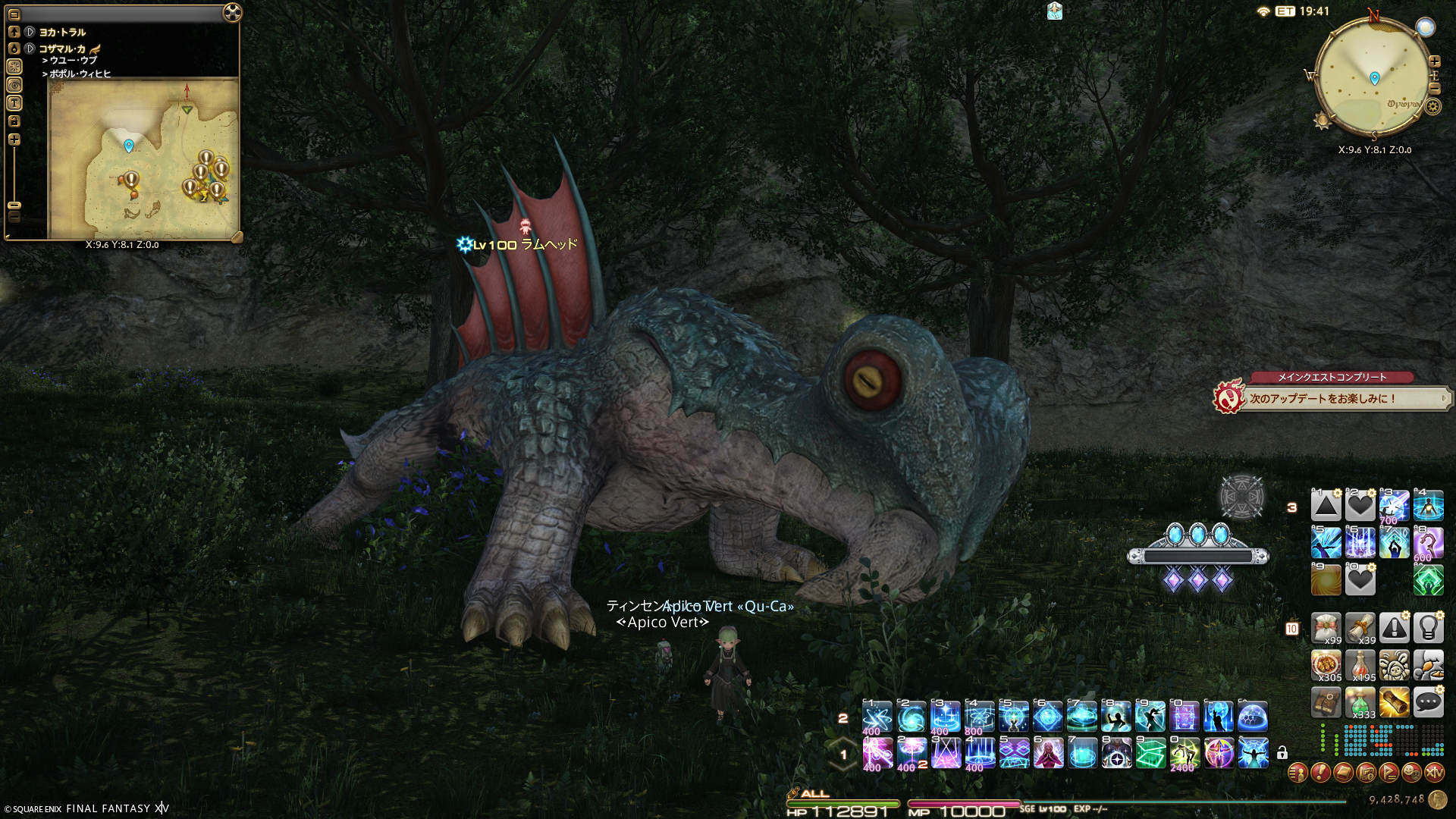Click the circular minimap
Viewport: 1456px width, 819px height.
click(1374, 77)
